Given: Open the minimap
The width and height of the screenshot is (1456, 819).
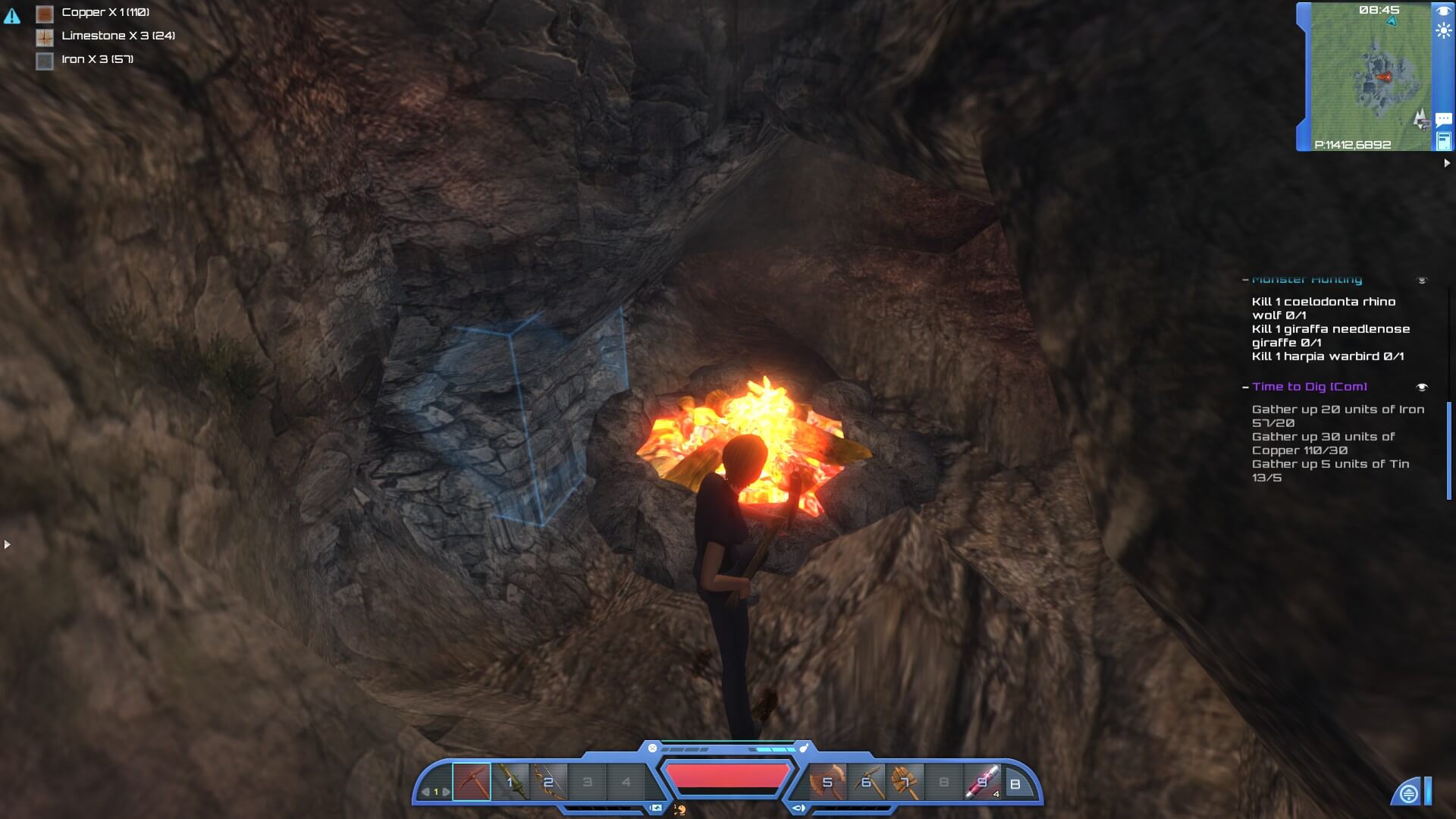Looking at the screenshot, I should tap(1371, 76).
